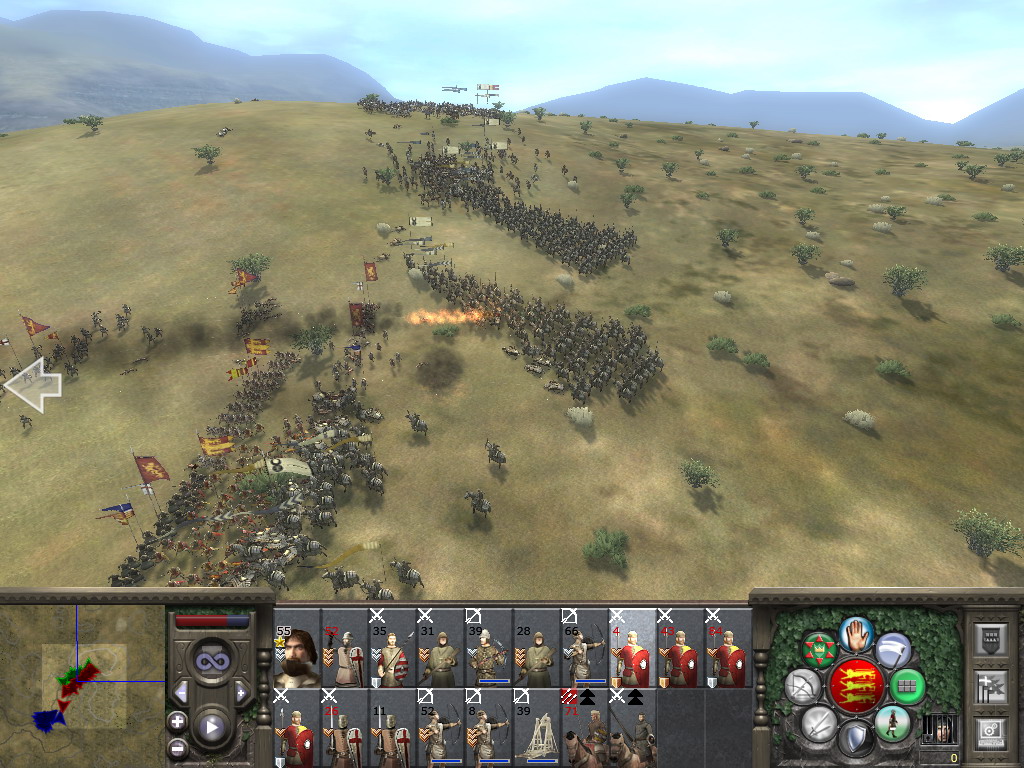The height and width of the screenshot is (768, 1024).
Task: Toggle fire-at-will with the bow icon
Action: click(x=802, y=686)
